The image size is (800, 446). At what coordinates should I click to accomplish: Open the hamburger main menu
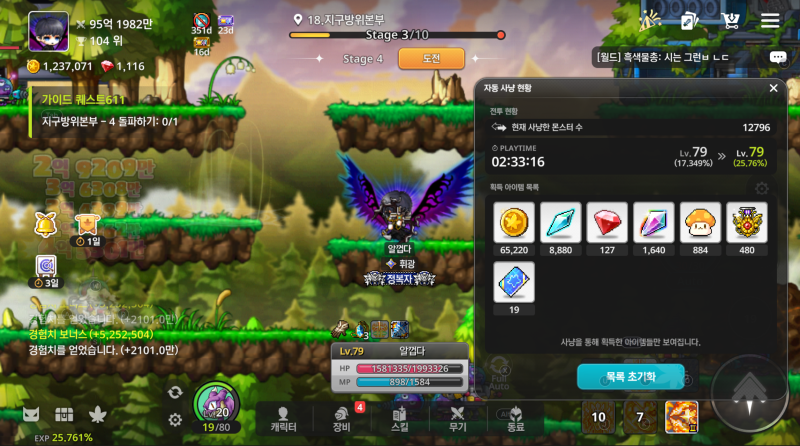coord(770,21)
